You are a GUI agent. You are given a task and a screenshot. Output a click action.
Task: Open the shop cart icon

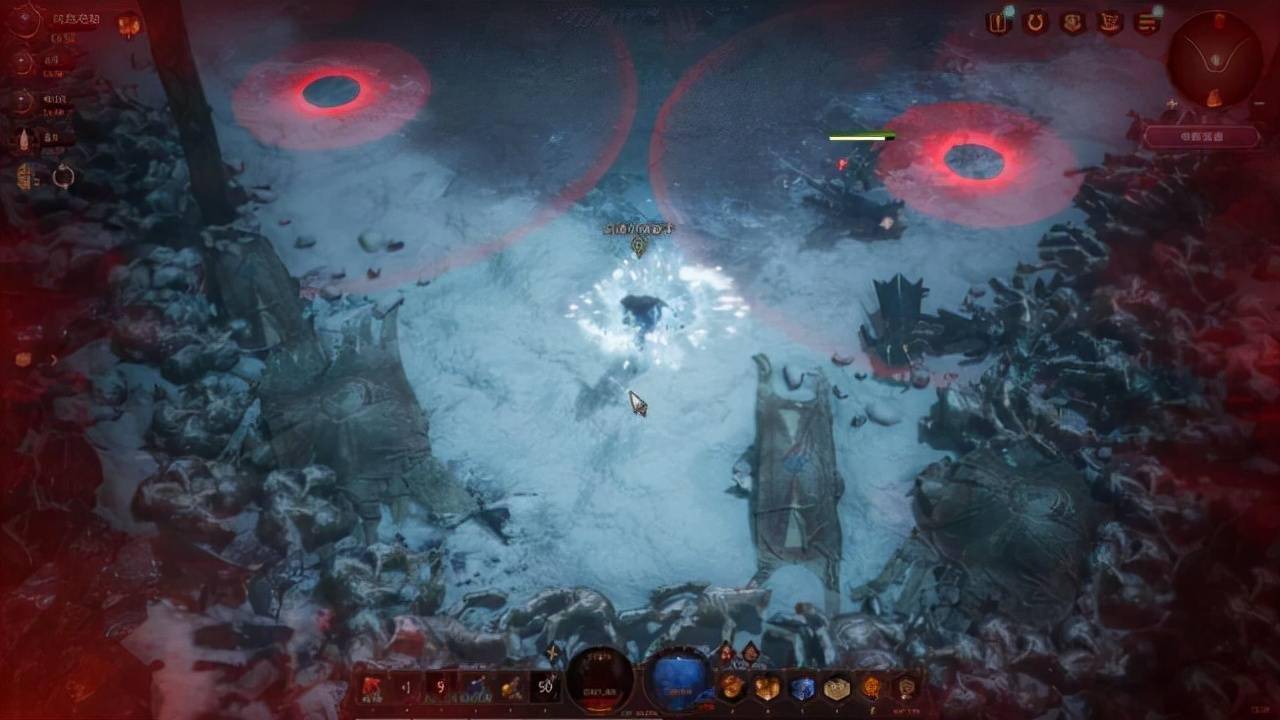[1109, 23]
